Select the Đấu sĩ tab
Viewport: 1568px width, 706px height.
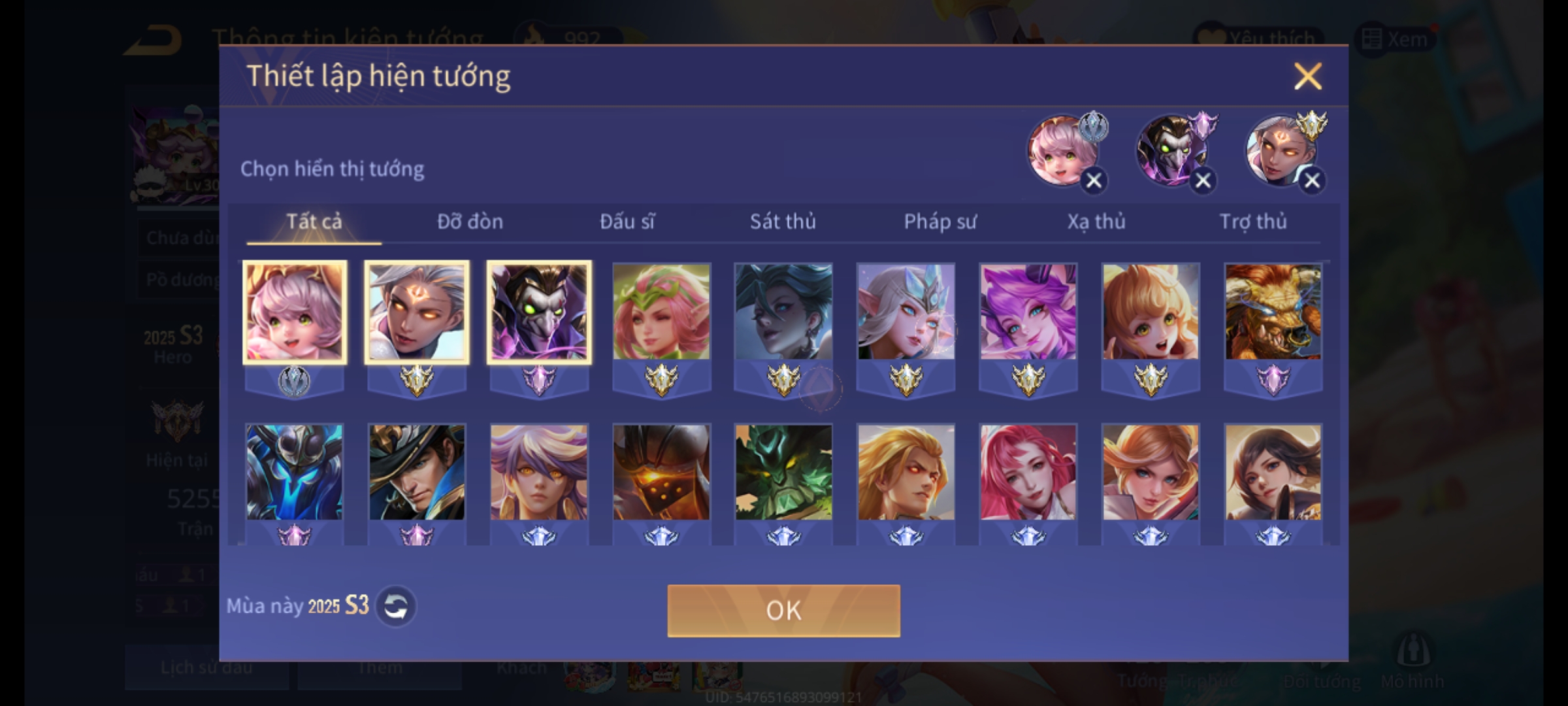[x=627, y=222]
